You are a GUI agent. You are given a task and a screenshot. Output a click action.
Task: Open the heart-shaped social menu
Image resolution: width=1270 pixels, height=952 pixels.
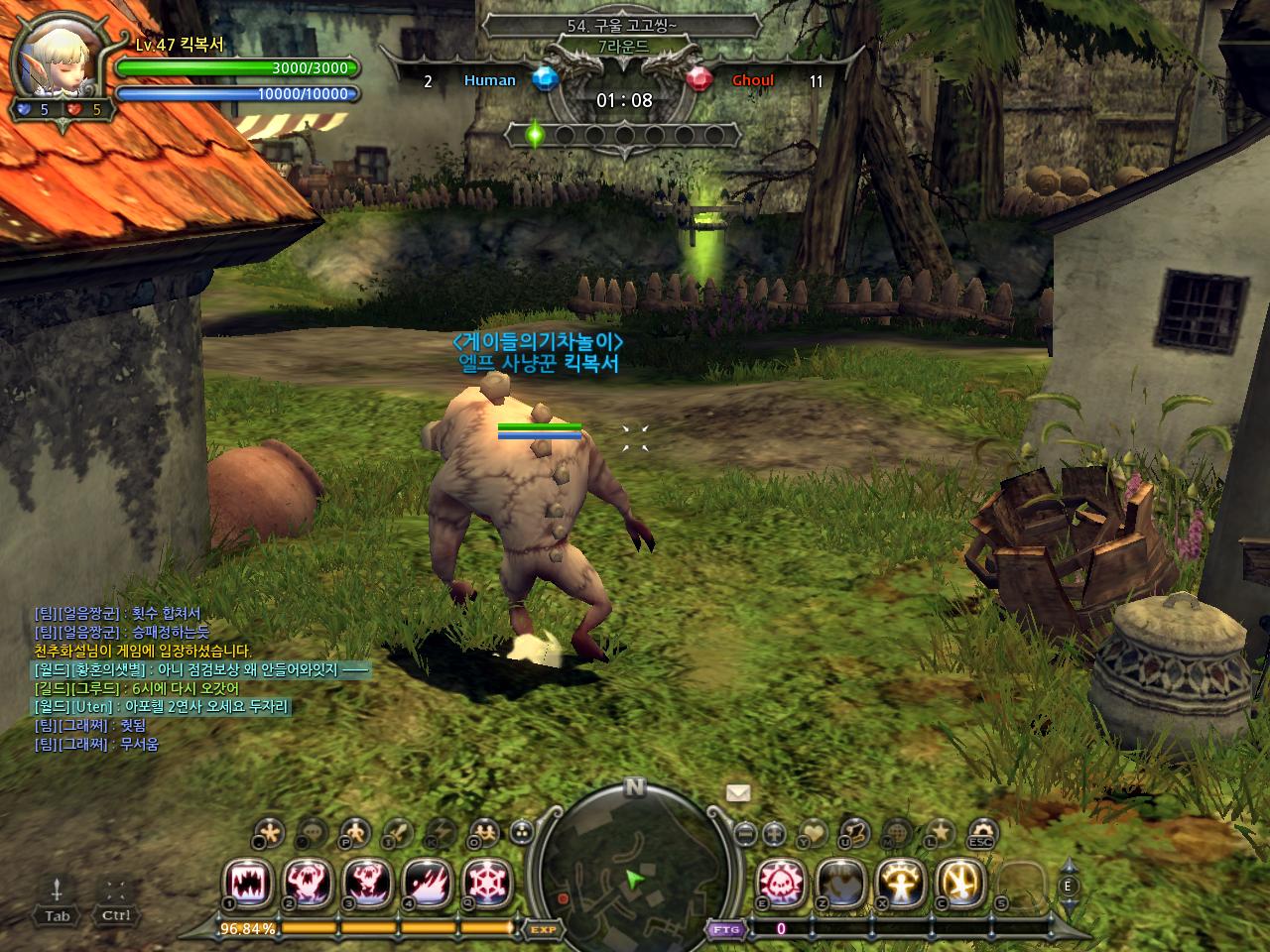(814, 833)
